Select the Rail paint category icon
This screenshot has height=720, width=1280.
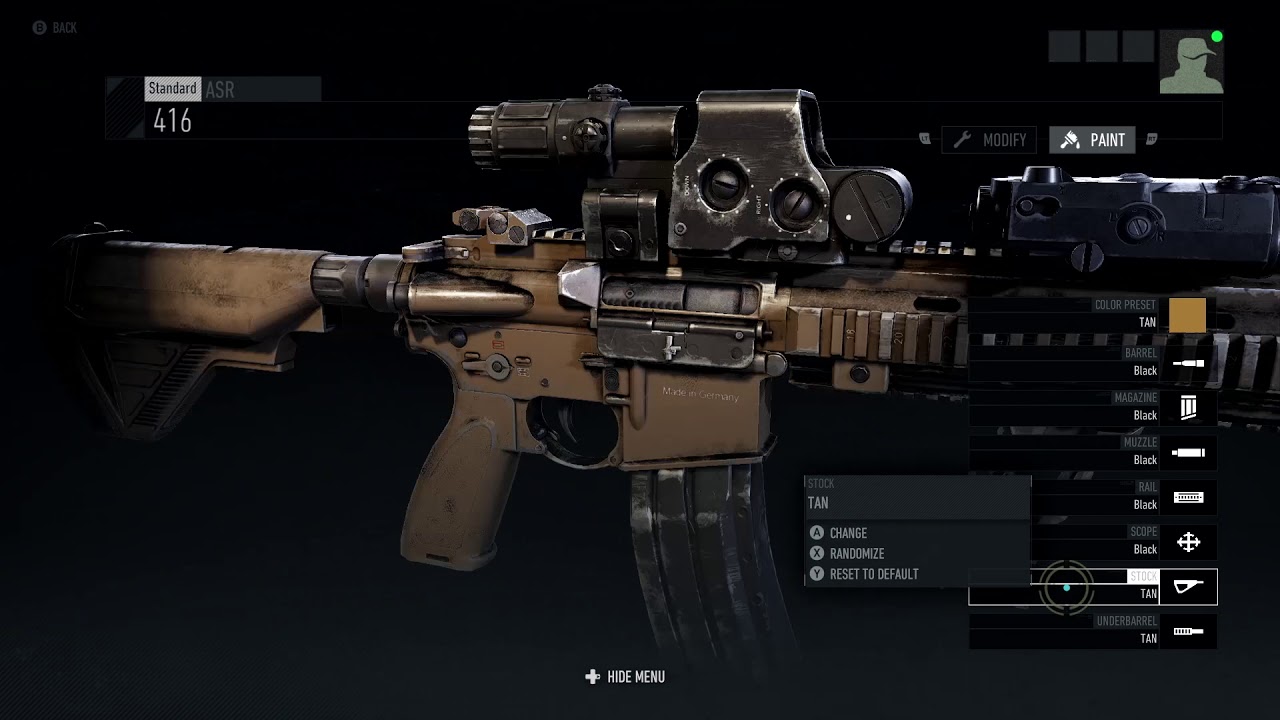(1188, 497)
